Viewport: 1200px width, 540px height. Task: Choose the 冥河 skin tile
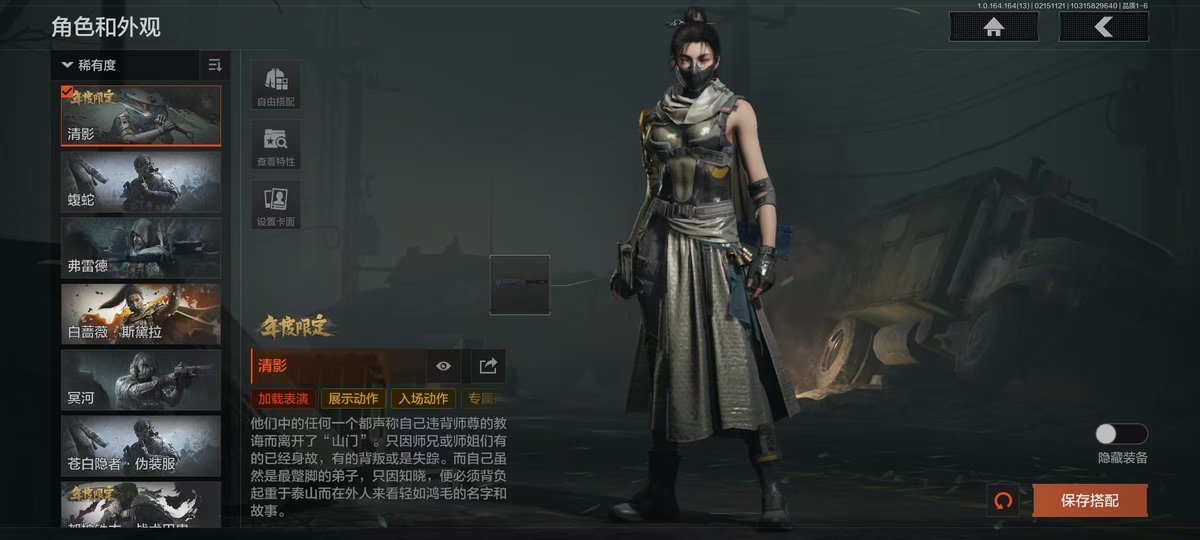pos(141,380)
